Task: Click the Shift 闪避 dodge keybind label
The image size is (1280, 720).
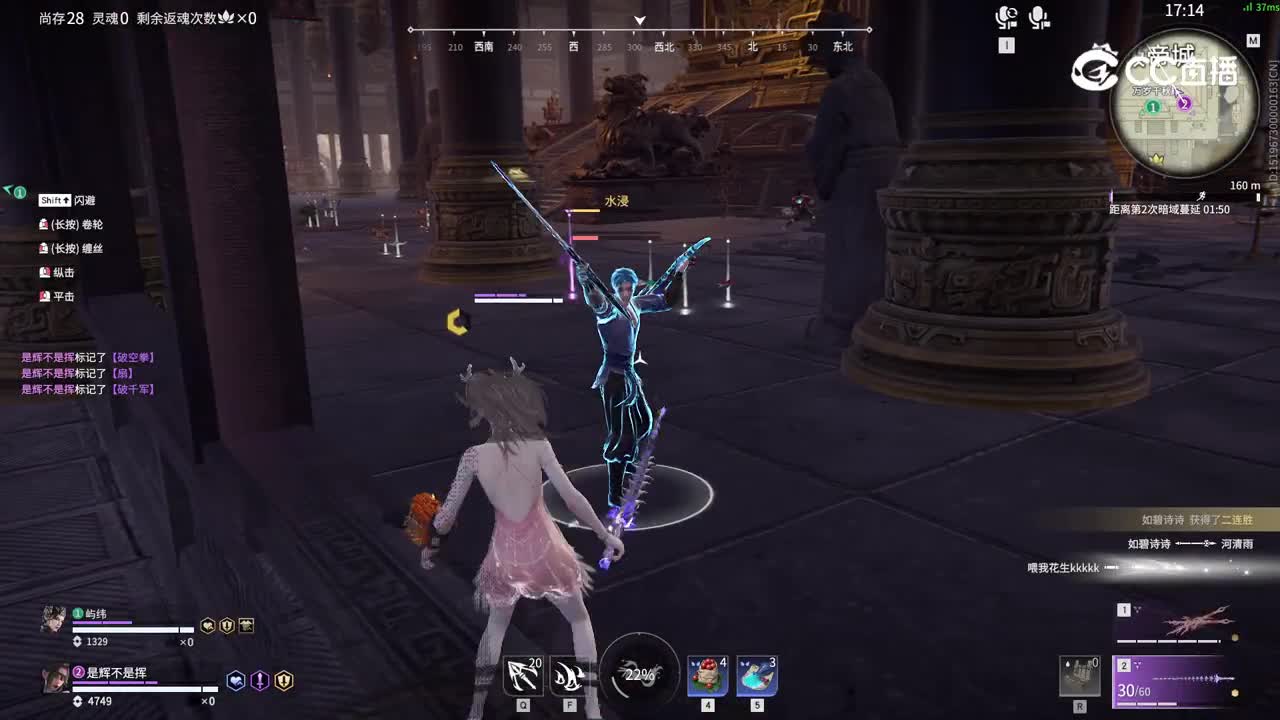Action: tap(65, 200)
